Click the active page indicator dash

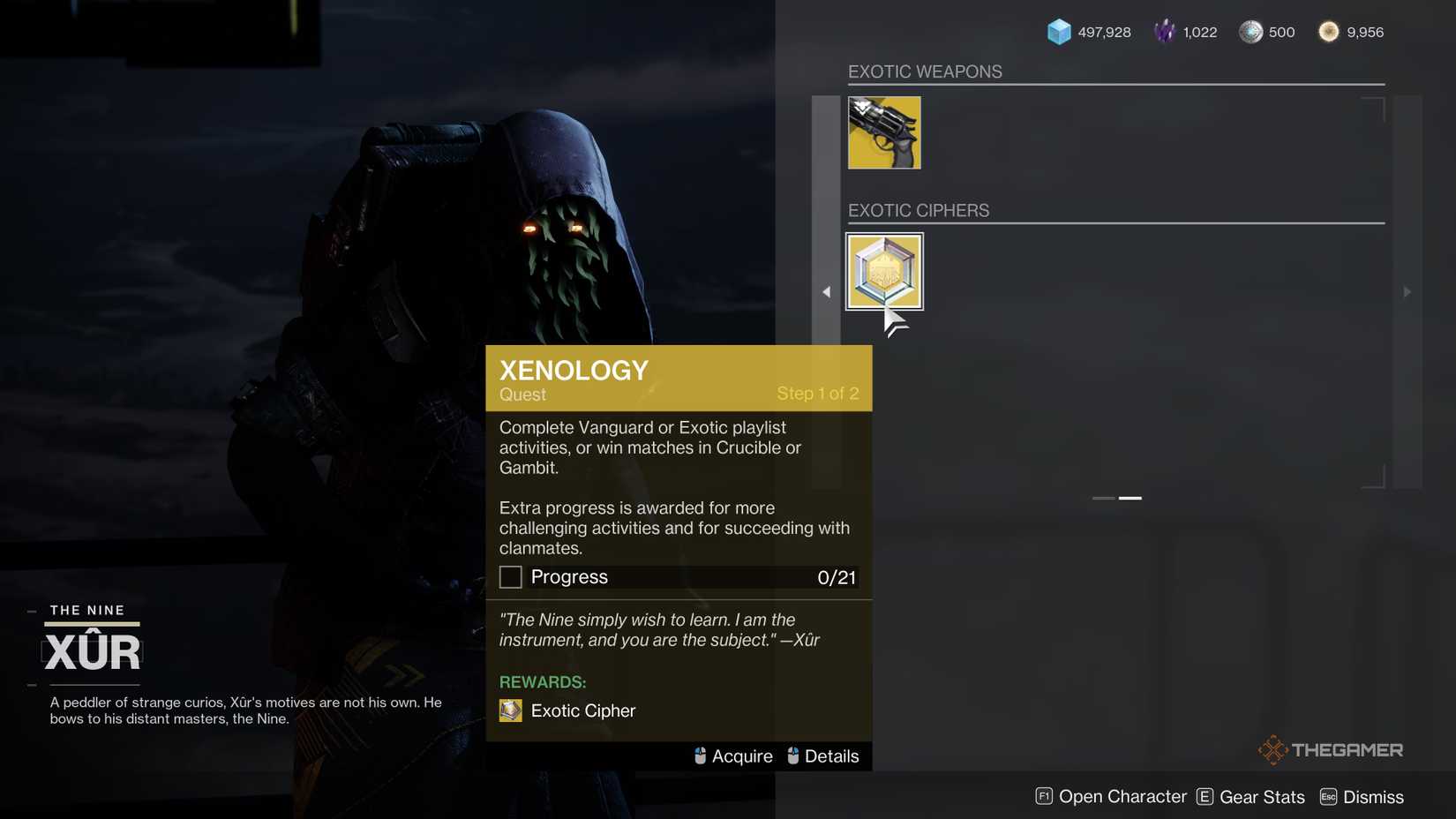click(1130, 498)
